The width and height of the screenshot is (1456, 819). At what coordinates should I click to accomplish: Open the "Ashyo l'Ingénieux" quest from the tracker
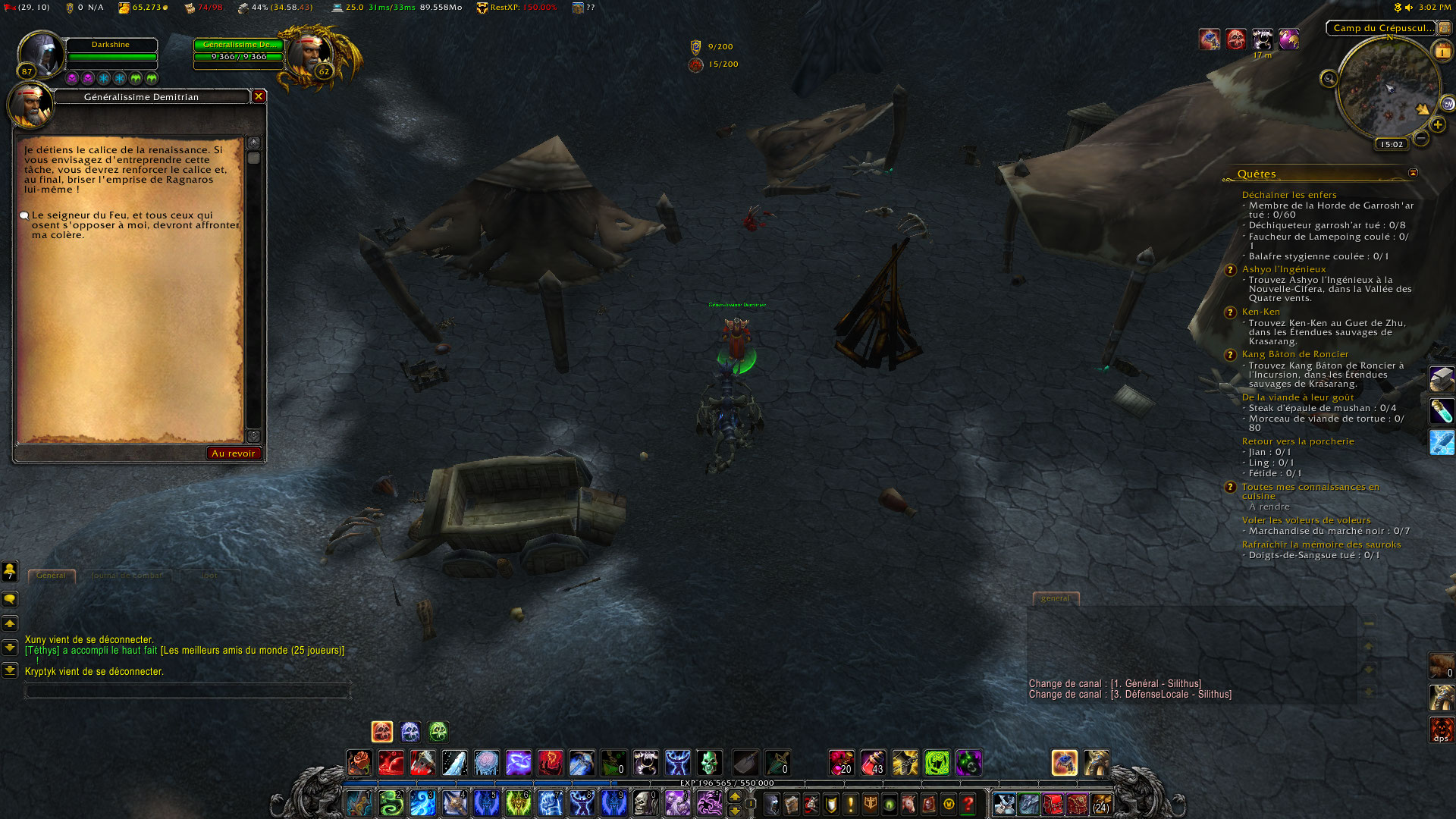(x=1284, y=269)
